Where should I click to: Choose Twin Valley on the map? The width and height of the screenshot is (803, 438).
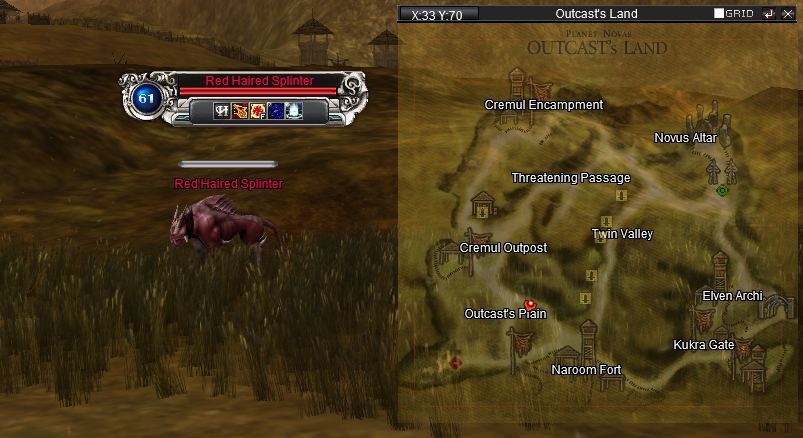pyautogui.click(x=621, y=234)
